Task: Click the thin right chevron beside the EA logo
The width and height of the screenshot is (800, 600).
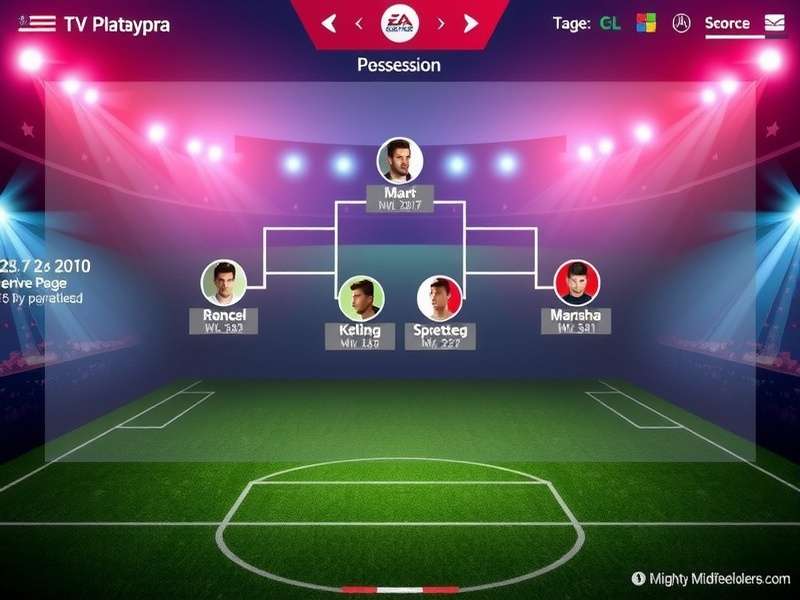Action: [441, 23]
